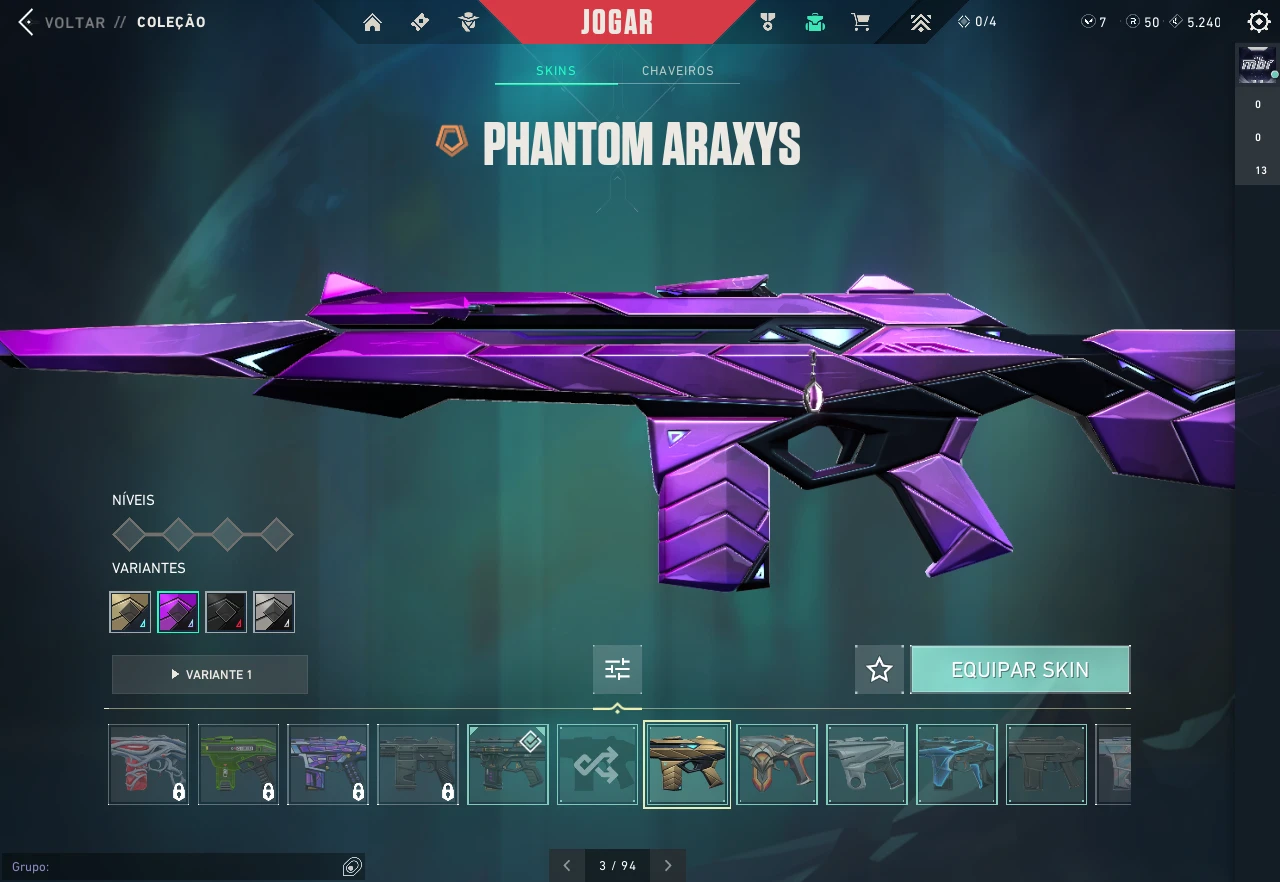Go to the next skin page arrow
Image resolution: width=1280 pixels, height=882 pixels.
click(x=668, y=866)
